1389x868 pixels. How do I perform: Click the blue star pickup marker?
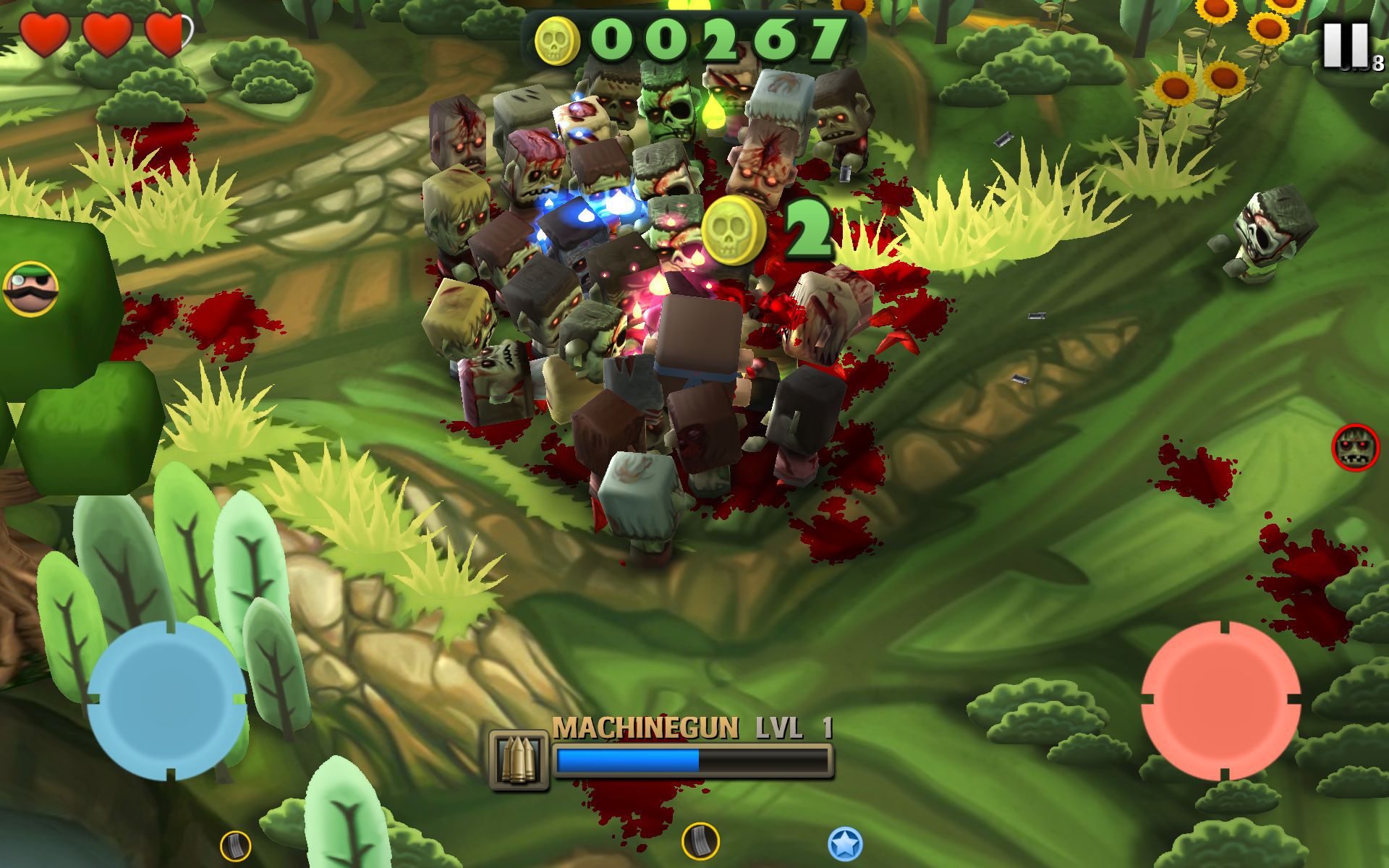845,843
